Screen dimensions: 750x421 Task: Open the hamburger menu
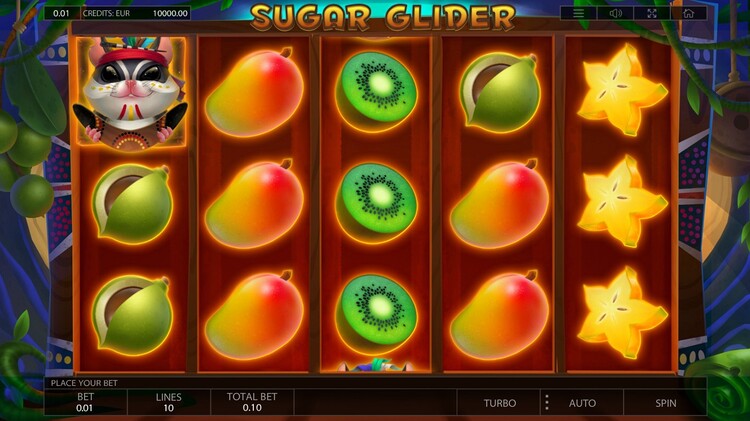pos(579,13)
